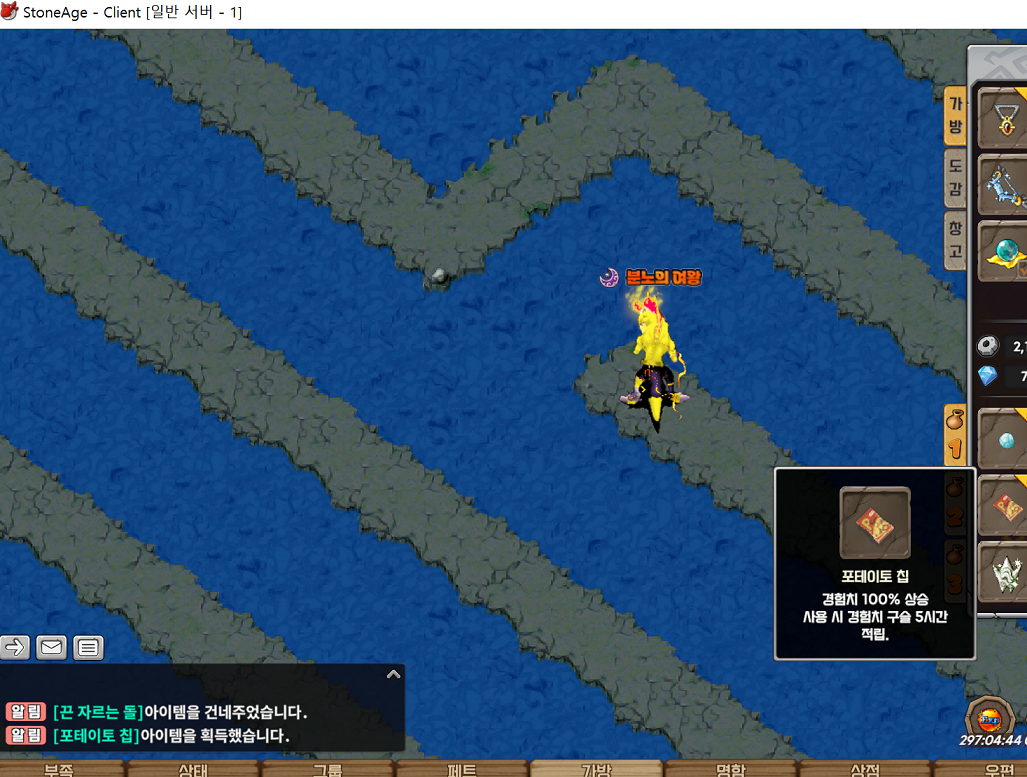Select the necklace equipment slot
The width and height of the screenshot is (1027, 777).
tap(1004, 119)
